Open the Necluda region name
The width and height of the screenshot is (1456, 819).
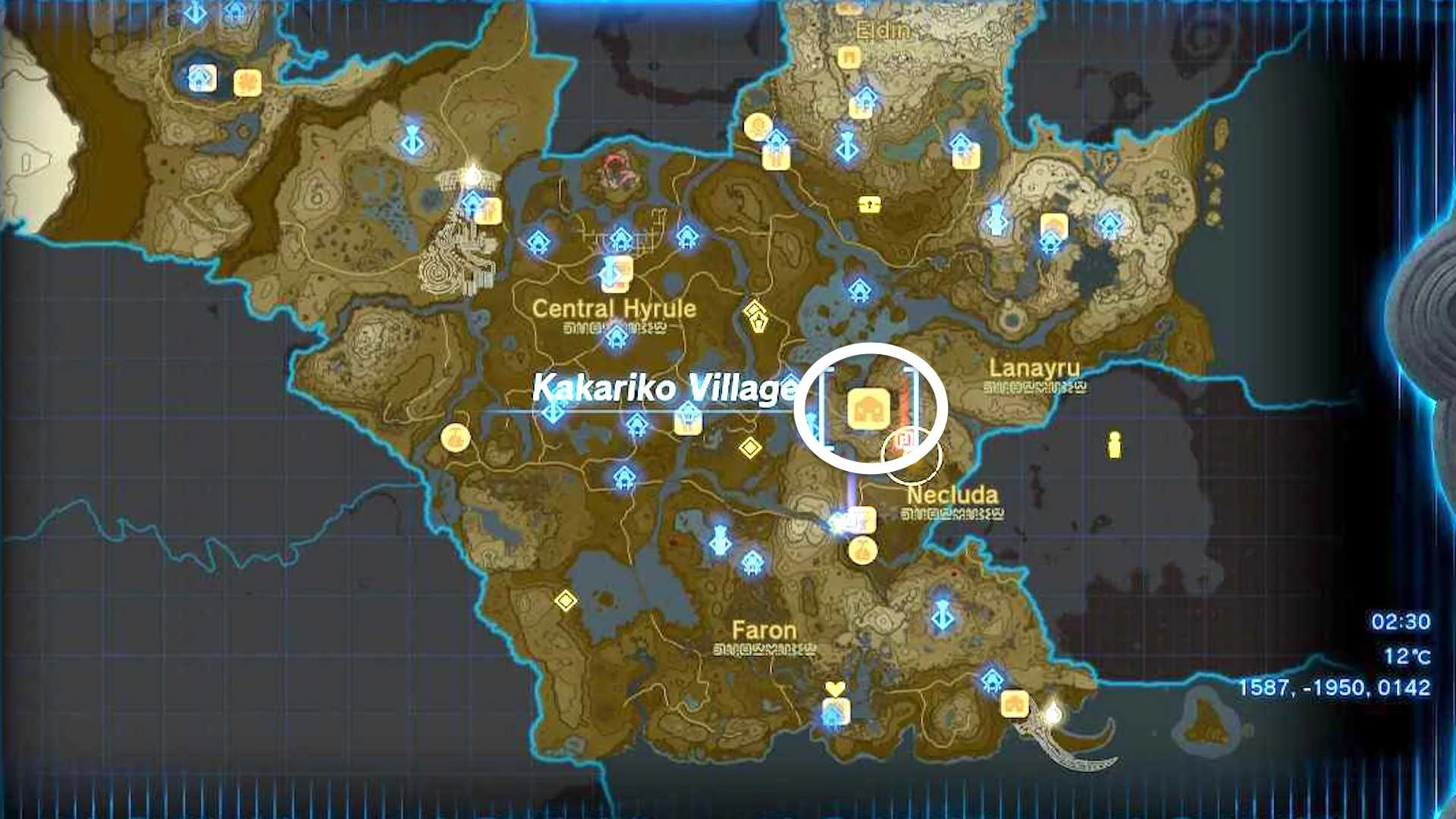tap(952, 494)
